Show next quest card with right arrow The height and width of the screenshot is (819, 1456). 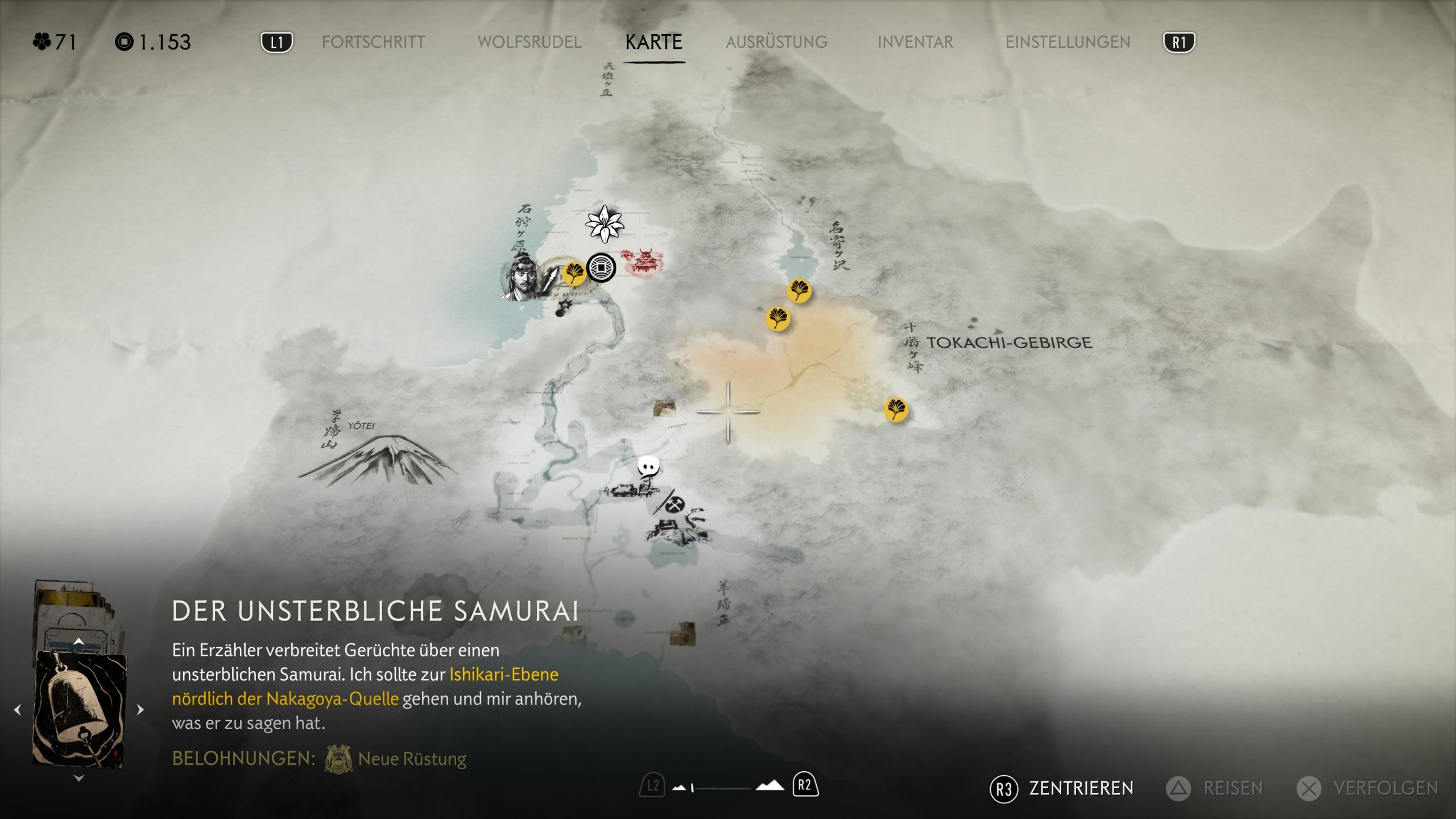pyautogui.click(x=140, y=710)
